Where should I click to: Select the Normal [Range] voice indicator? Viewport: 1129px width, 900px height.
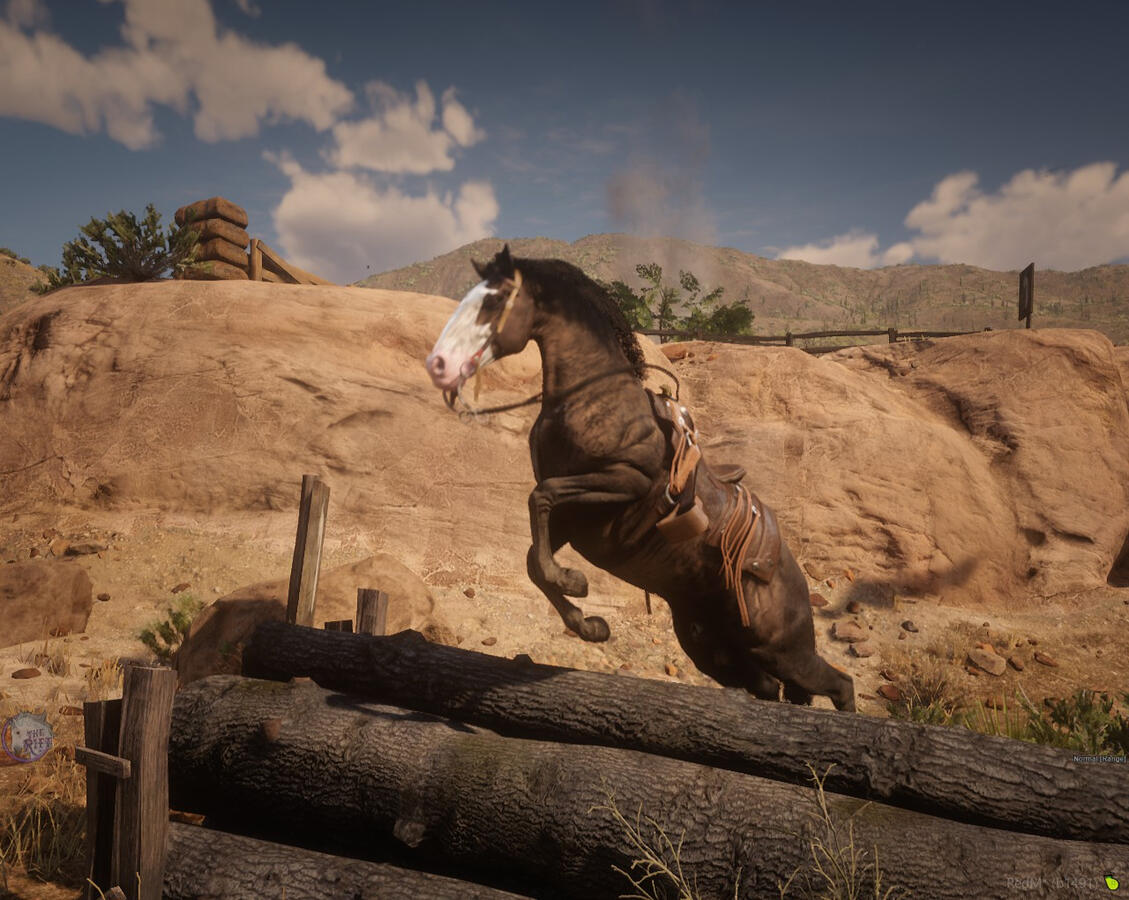[x=1099, y=759]
